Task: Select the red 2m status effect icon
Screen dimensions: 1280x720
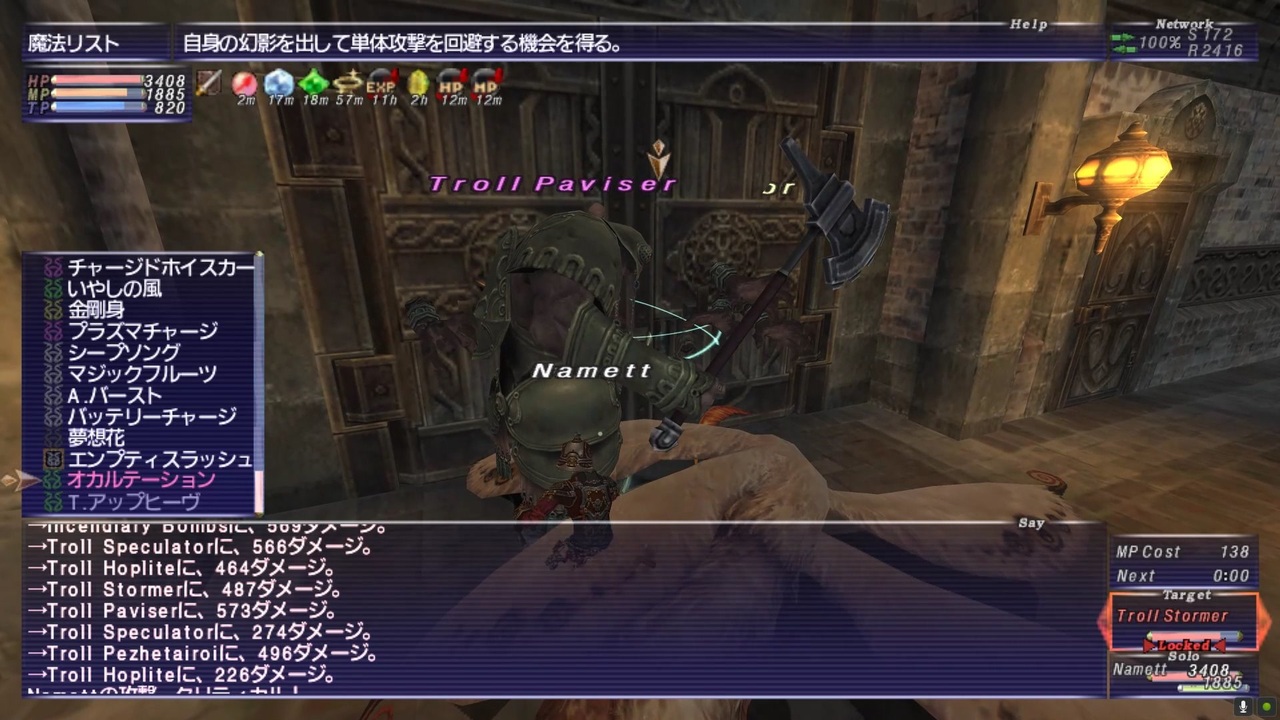Action: (x=243, y=84)
